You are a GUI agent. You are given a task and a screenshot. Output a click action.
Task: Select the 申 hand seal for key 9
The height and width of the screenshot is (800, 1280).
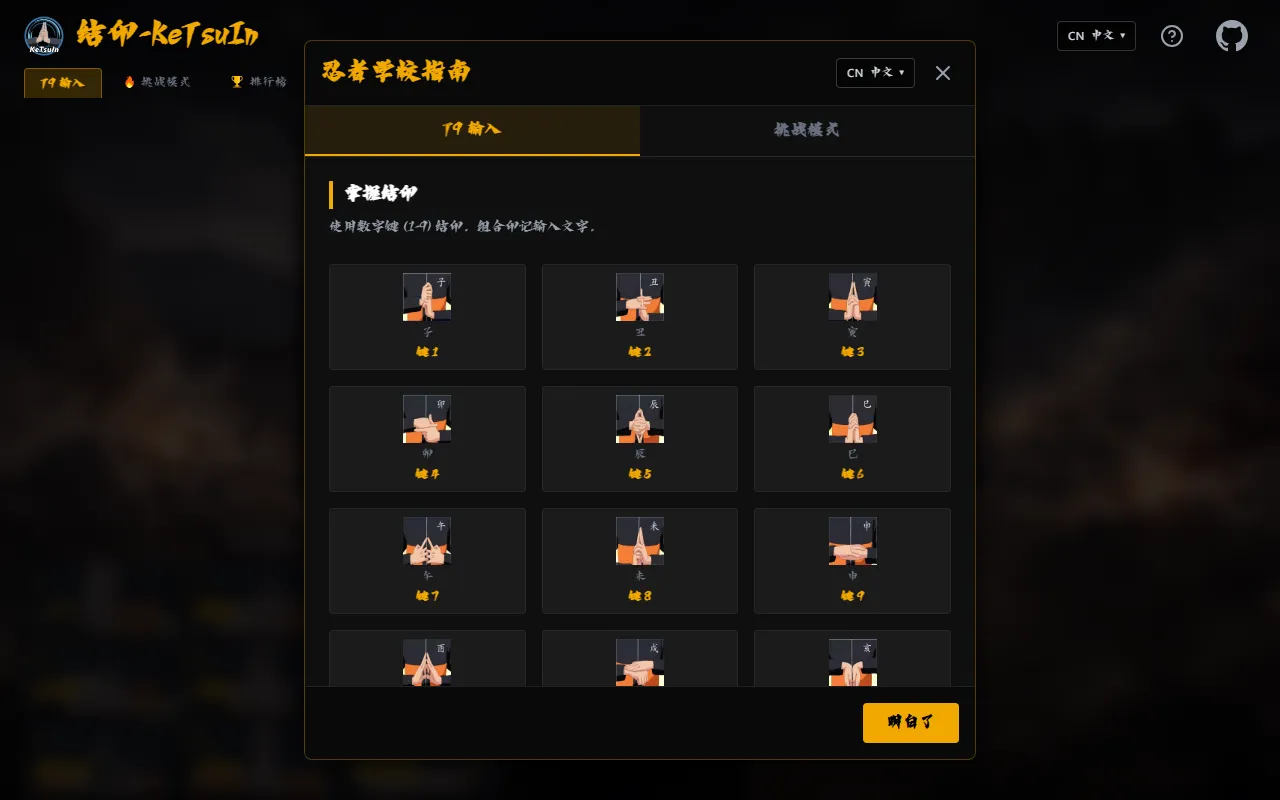852,540
